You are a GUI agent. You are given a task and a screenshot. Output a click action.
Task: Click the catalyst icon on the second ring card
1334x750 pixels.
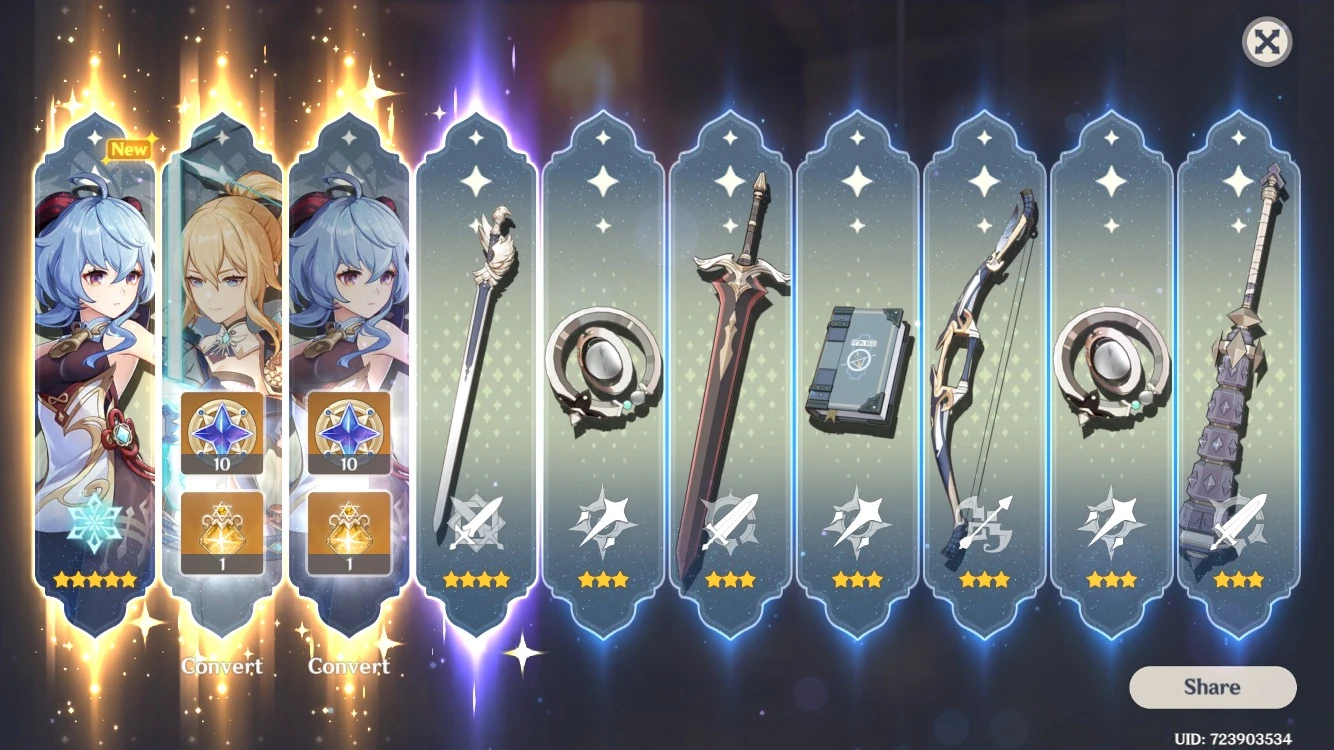click(x=1110, y=517)
